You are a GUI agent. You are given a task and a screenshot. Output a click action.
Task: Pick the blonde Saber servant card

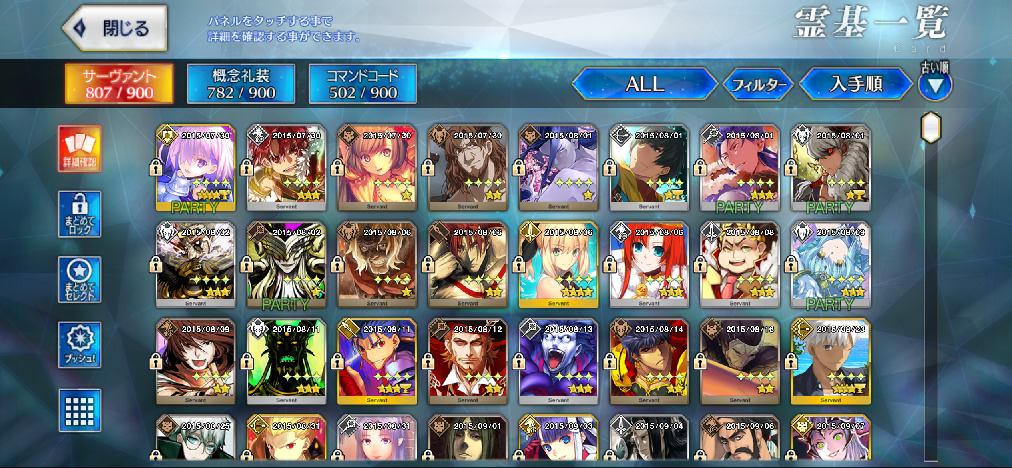coord(559,263)
